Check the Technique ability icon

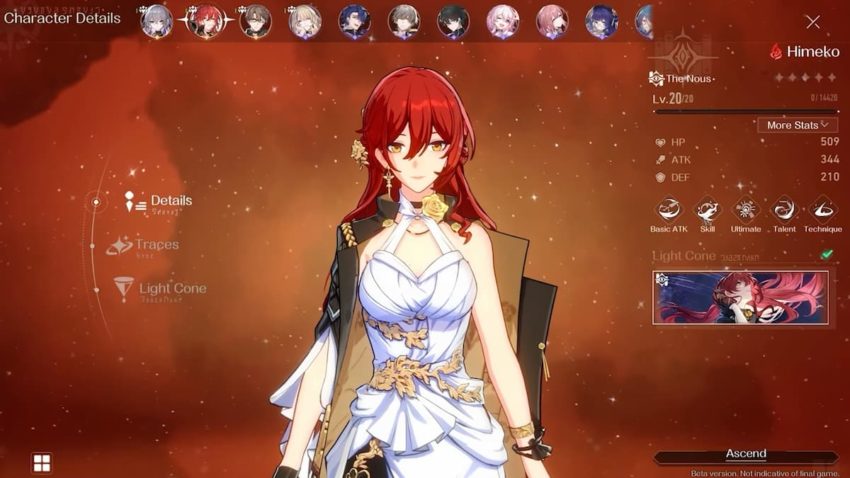coord(823,209)
